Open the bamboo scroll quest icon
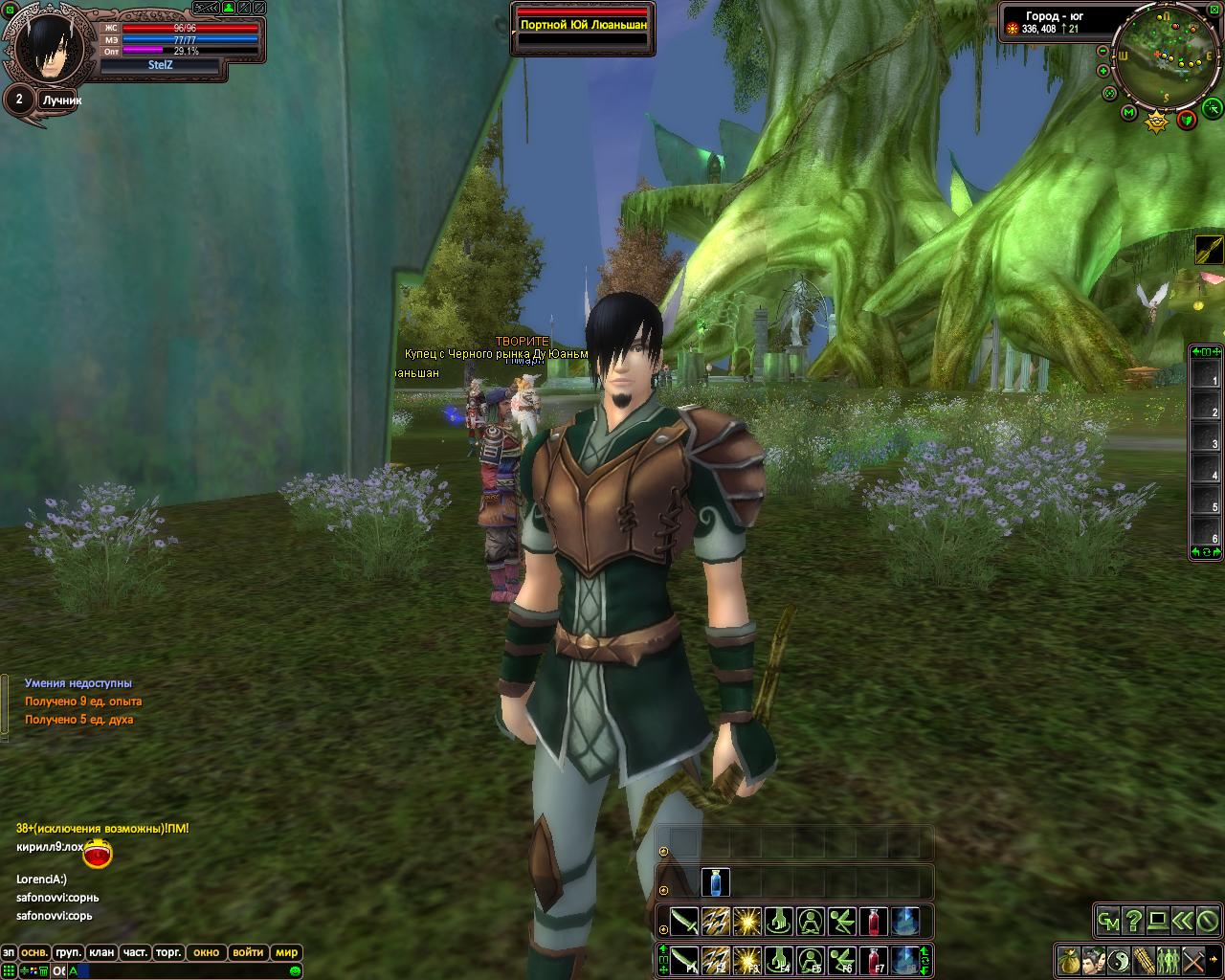 coord(1144,959)
